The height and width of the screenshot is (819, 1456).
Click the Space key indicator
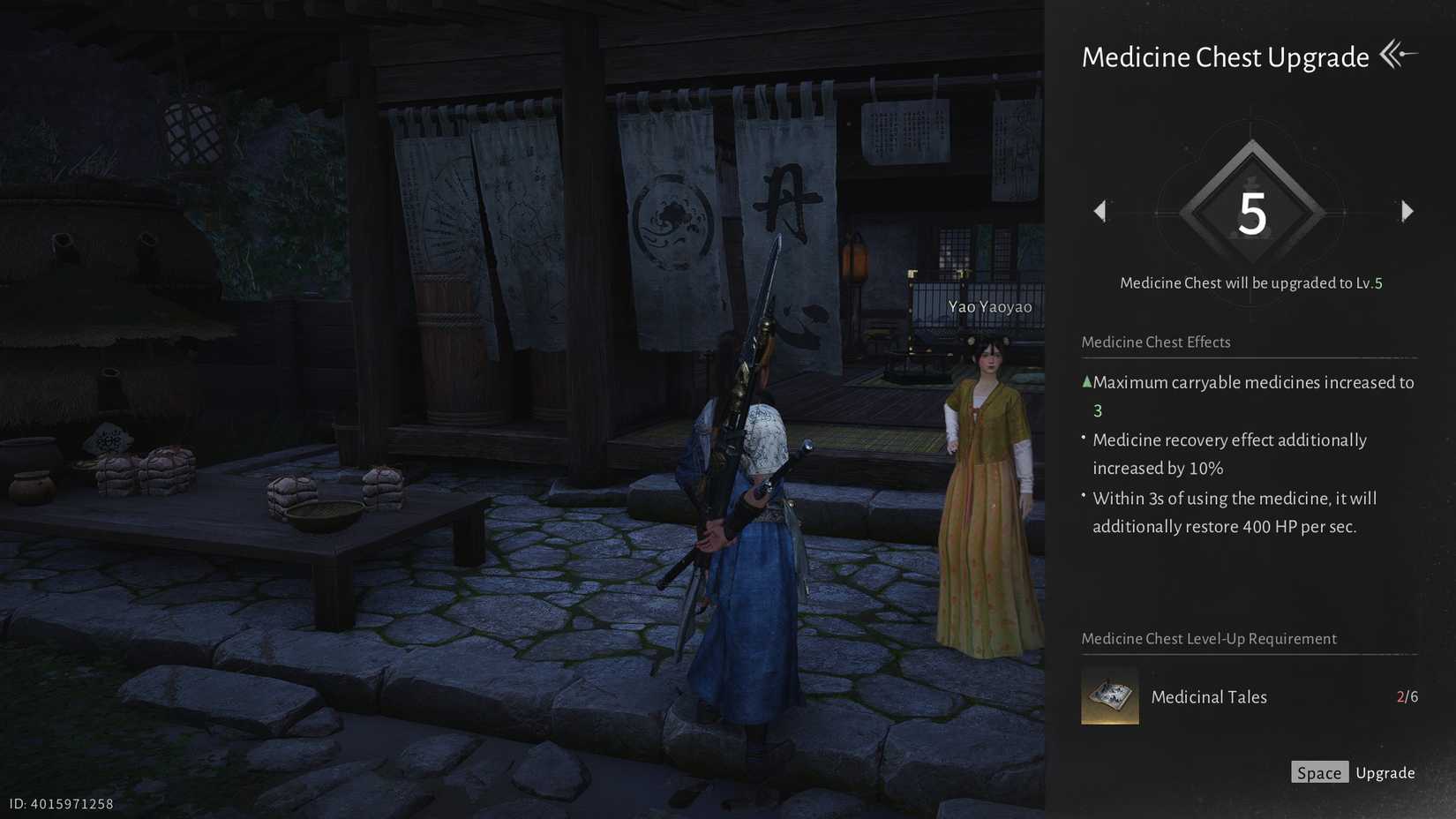[1319, 771]
